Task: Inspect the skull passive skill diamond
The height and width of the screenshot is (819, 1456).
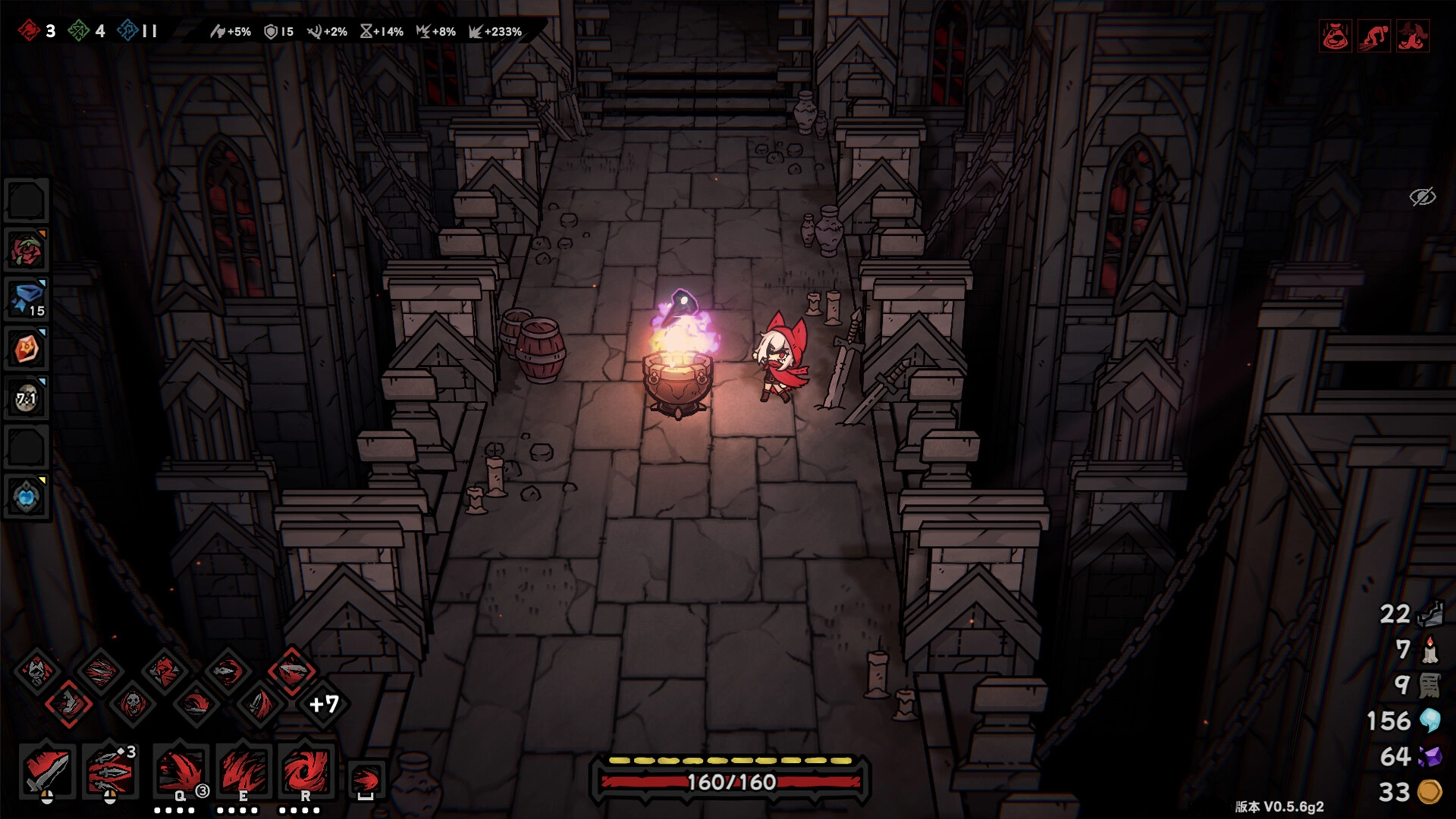Action: [x=132, y=704]
